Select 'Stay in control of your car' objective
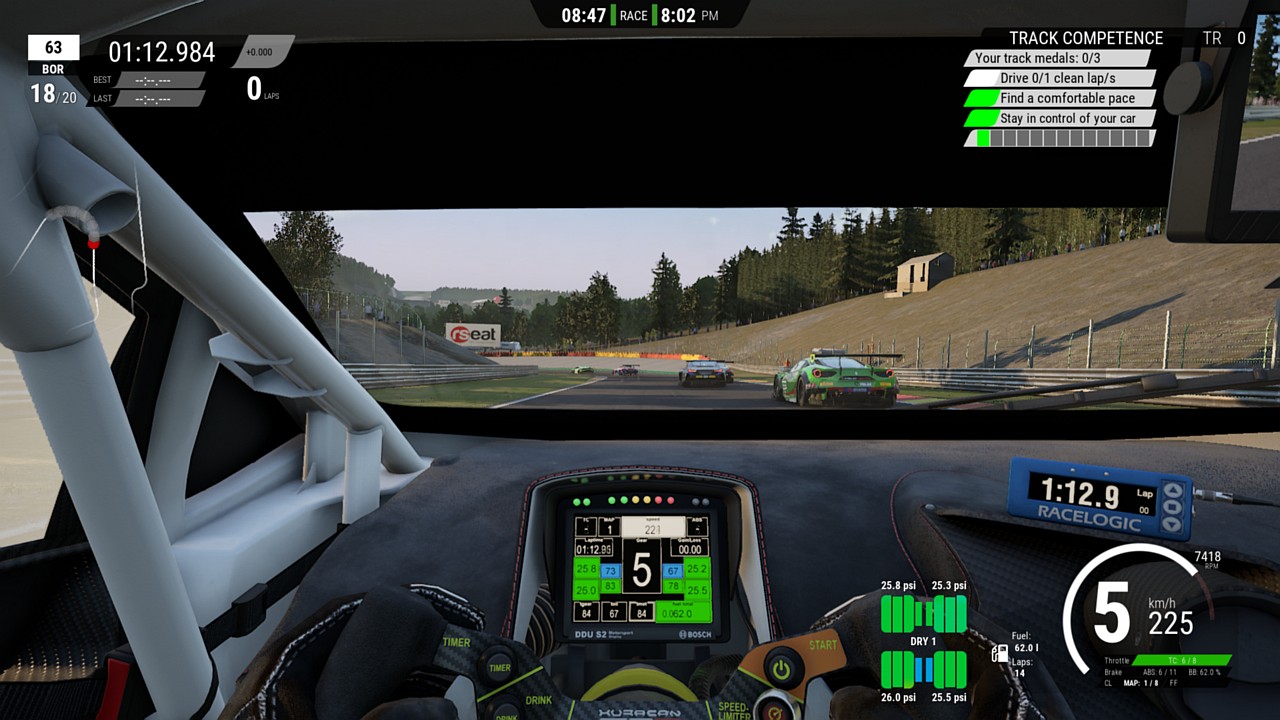 [x=1060, y=118]
